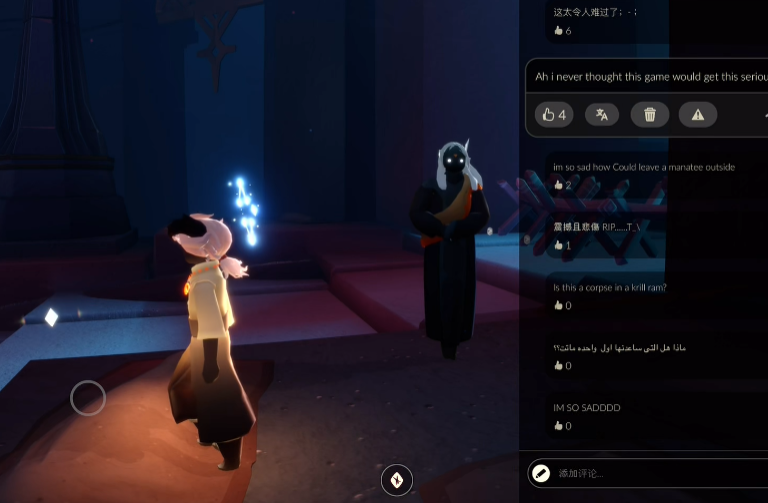Select the Chinese comment with 6 likes
Viewport: 768px width, 503px height.
click(x=595, y=12)
